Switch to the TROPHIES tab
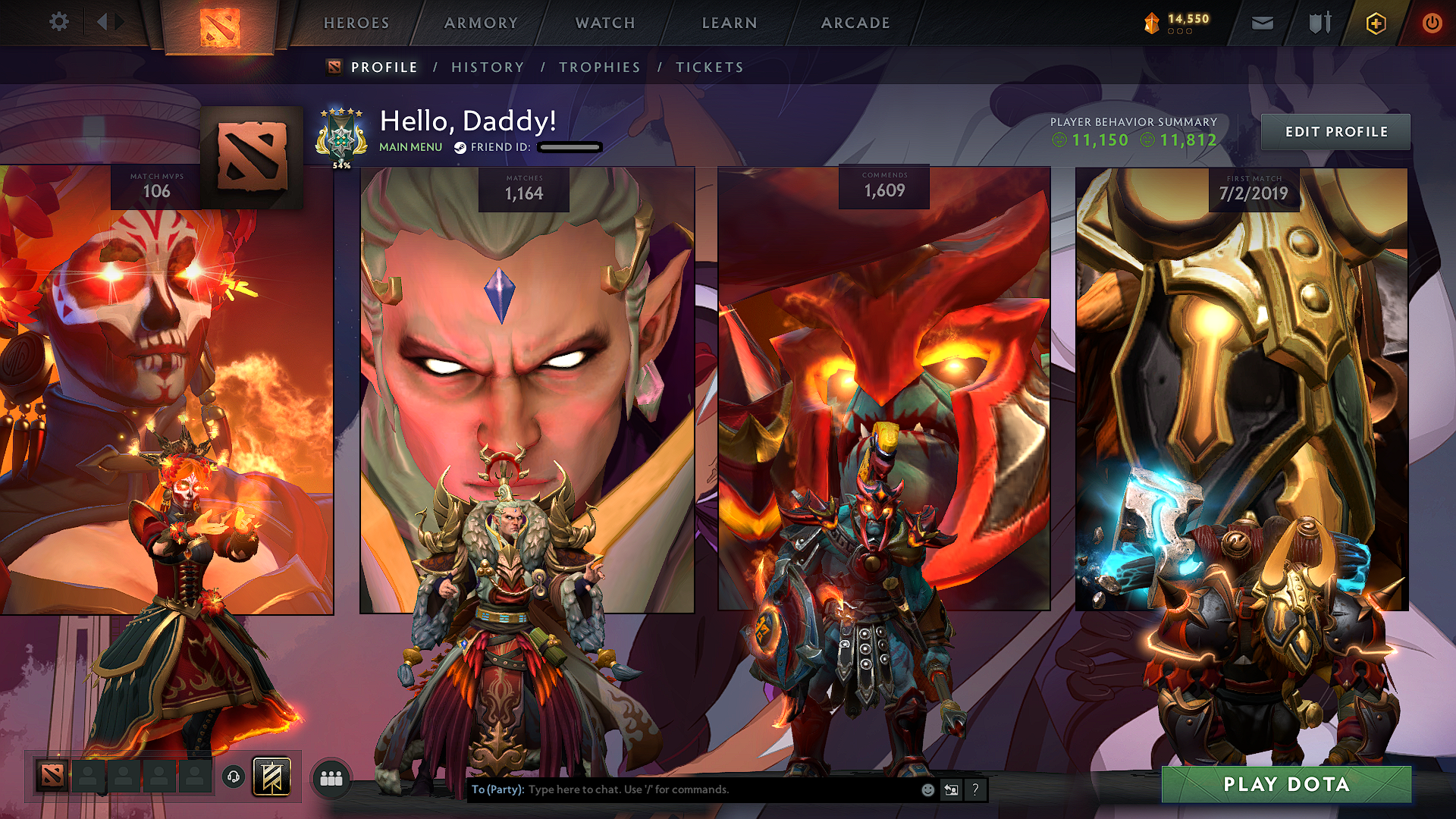1456x819 pixels. [x=600, y=67]
